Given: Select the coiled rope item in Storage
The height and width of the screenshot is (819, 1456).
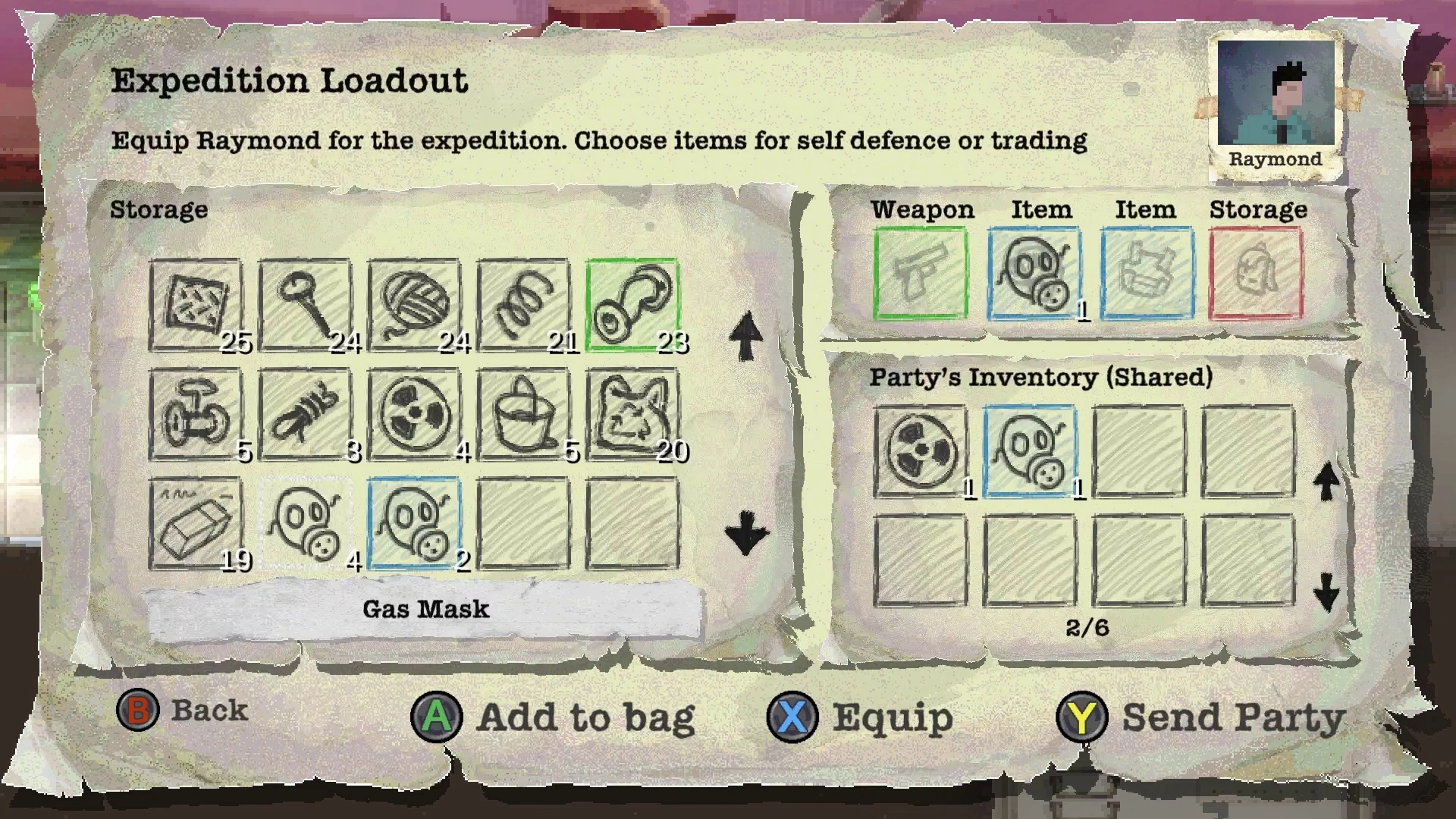Looking at the screenshot, I should pos(305,415).
